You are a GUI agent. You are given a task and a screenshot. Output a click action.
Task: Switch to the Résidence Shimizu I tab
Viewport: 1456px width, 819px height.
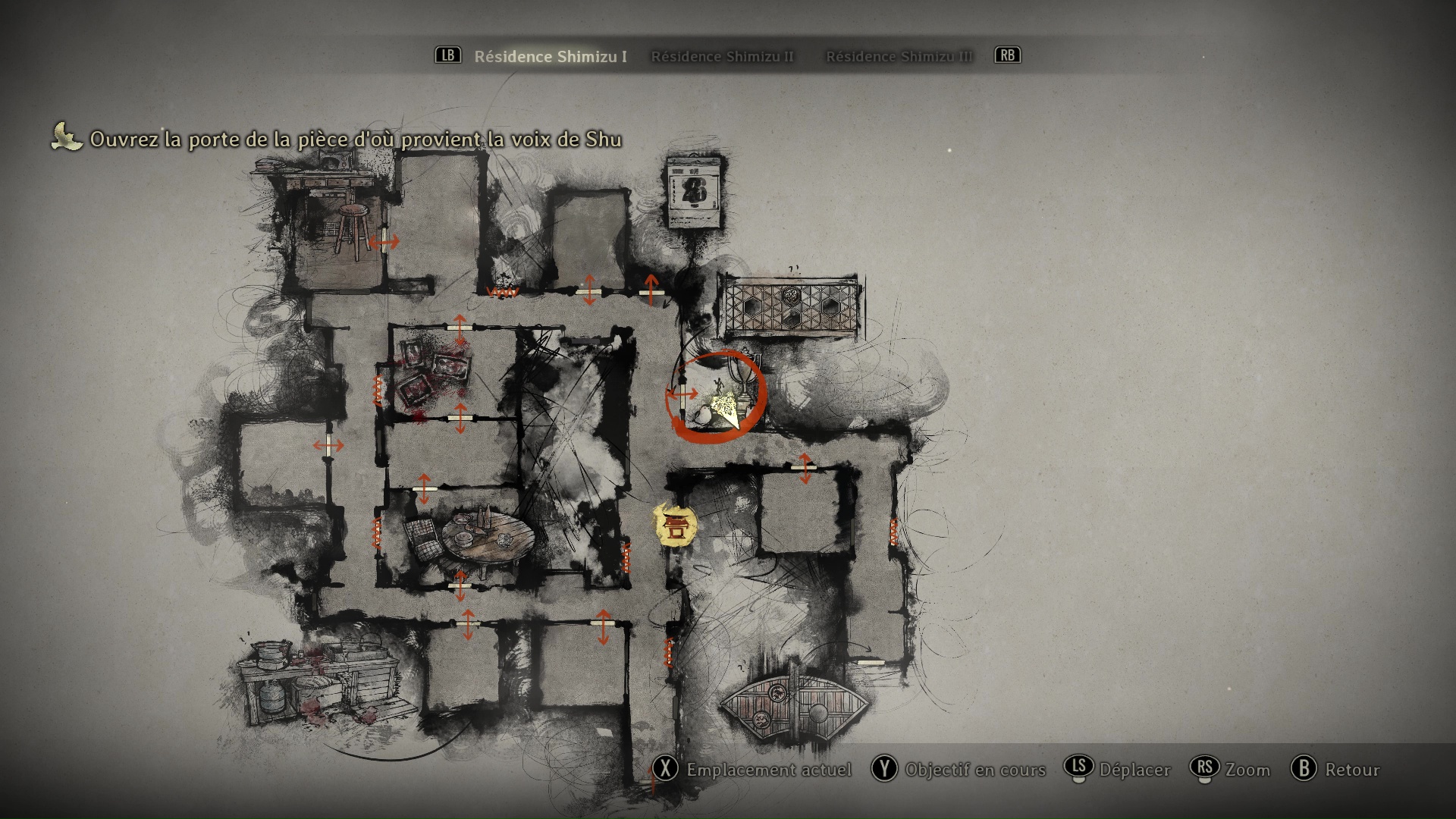[550, 56]
